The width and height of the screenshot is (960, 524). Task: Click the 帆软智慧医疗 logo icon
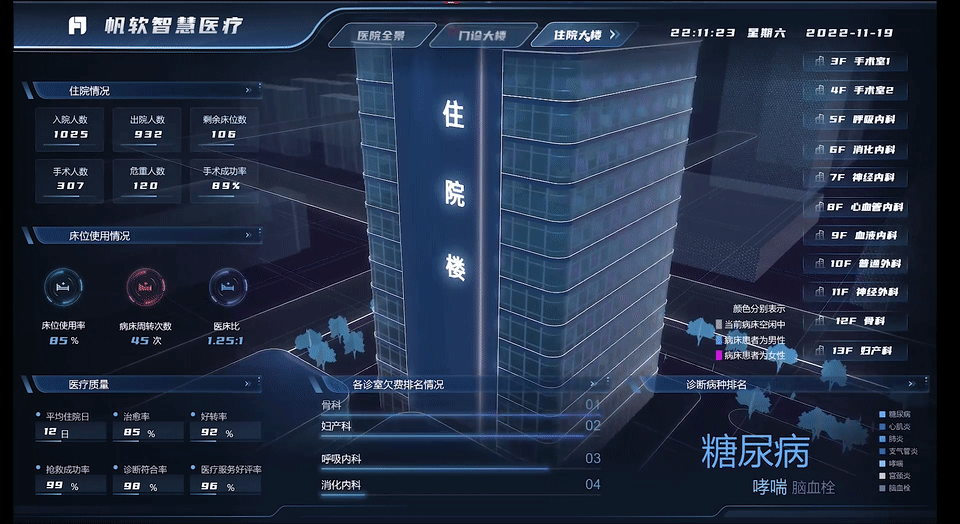[x=78, y=25]
